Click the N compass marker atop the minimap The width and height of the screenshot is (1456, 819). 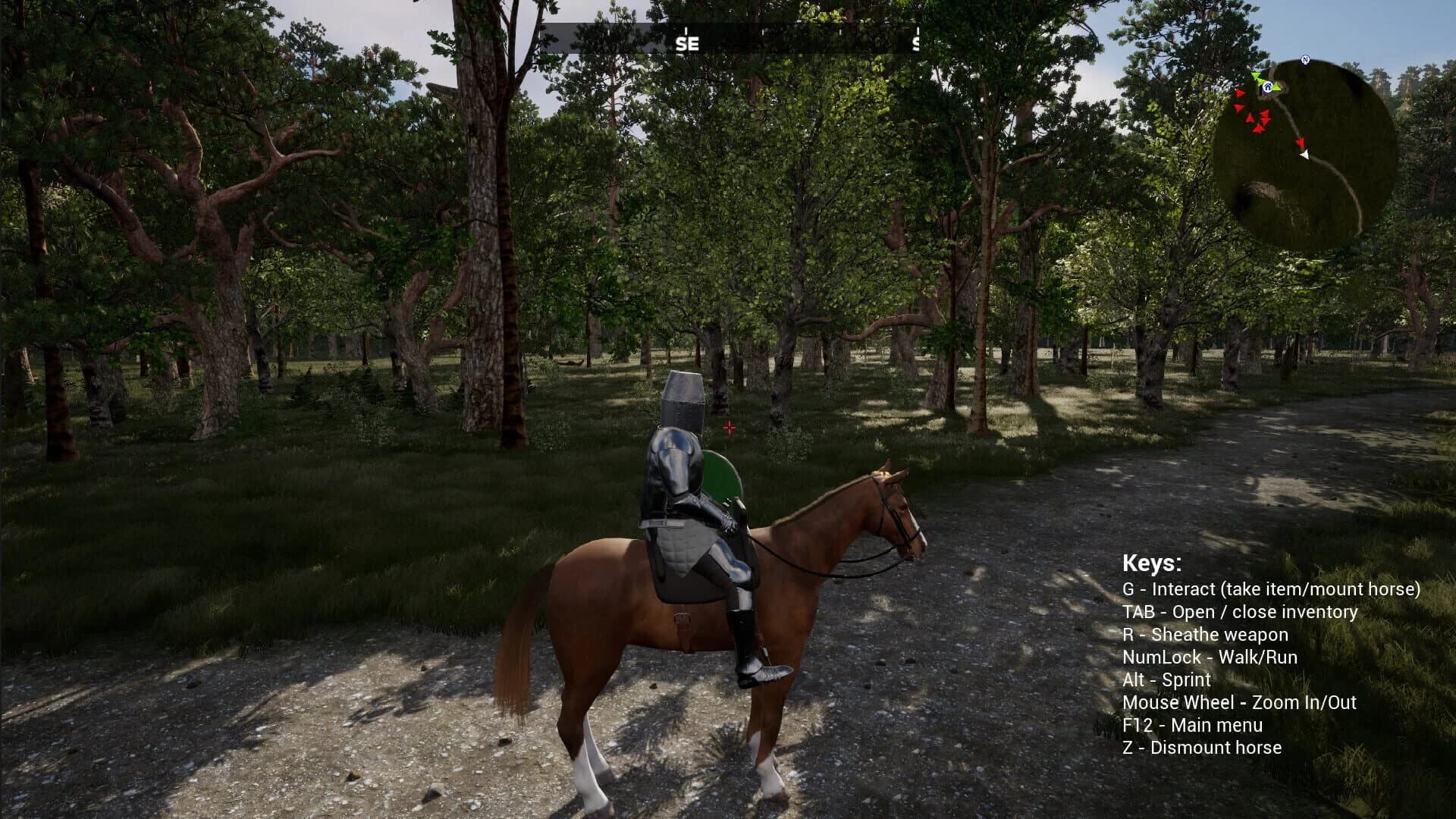pos(1305,59)
